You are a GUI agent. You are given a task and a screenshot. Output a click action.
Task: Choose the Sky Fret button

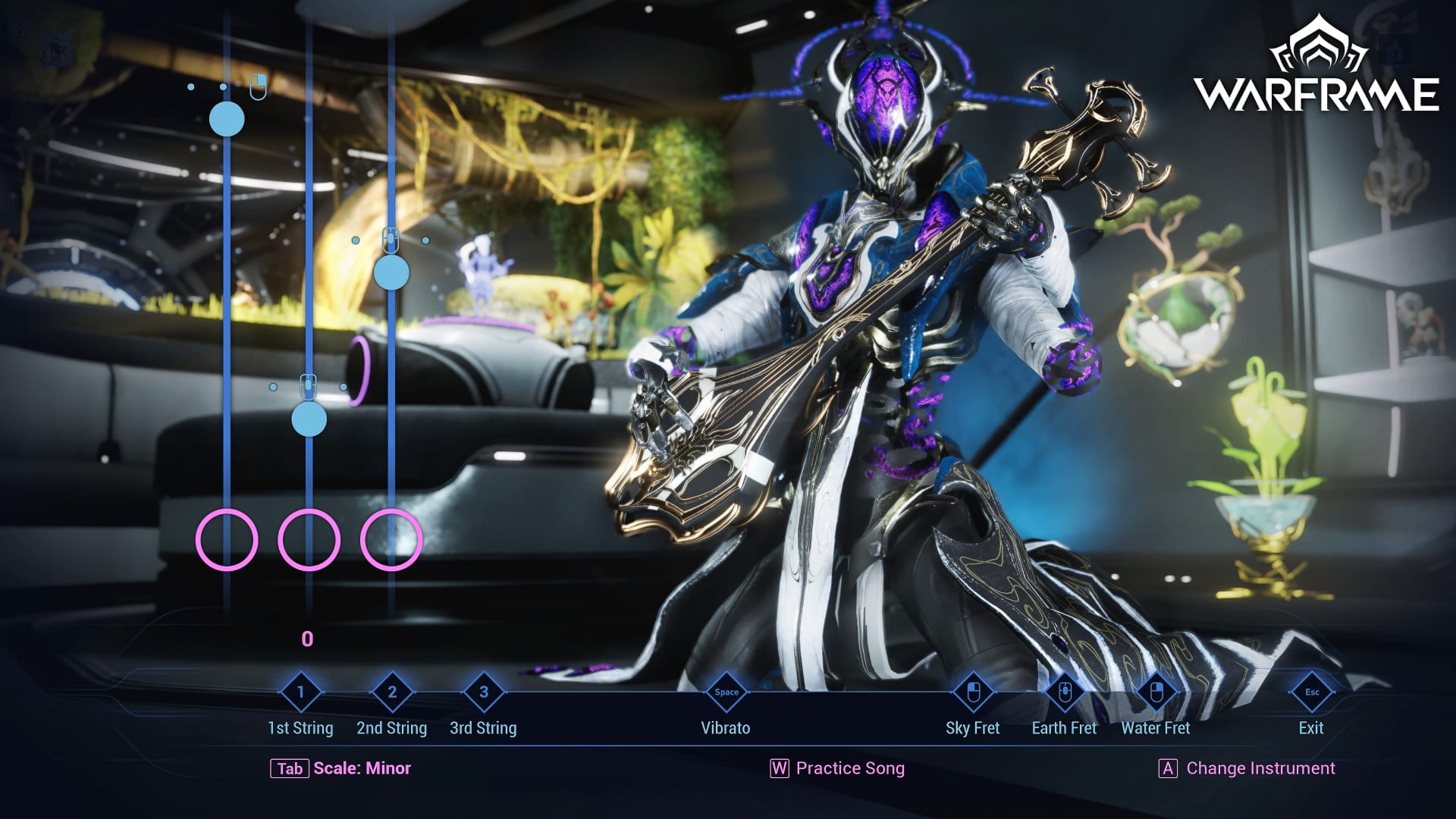pyautogui.click(x=973, y=692)
